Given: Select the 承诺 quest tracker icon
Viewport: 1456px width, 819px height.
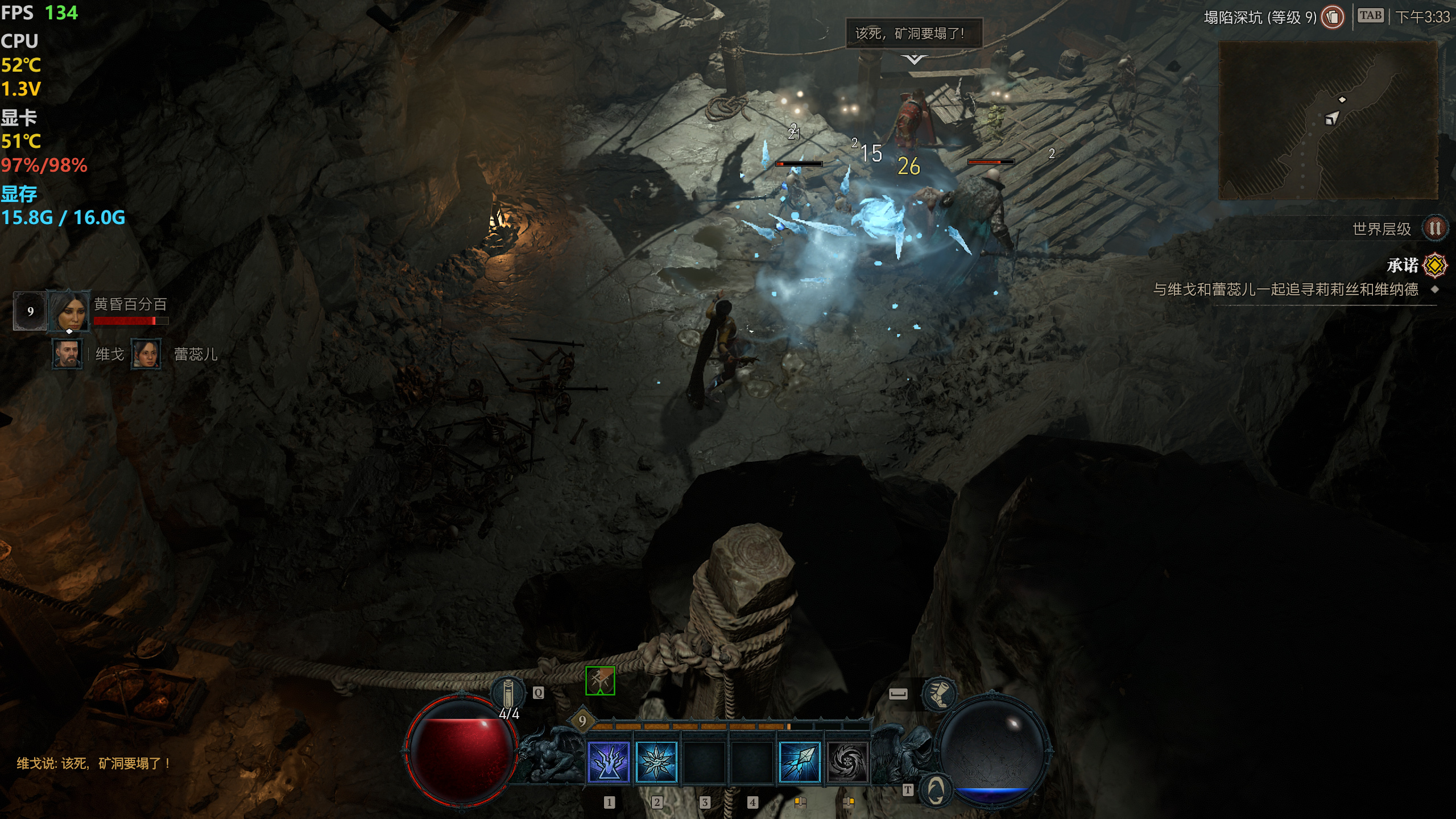Looking at the screenshot, I should [1435, 265].
